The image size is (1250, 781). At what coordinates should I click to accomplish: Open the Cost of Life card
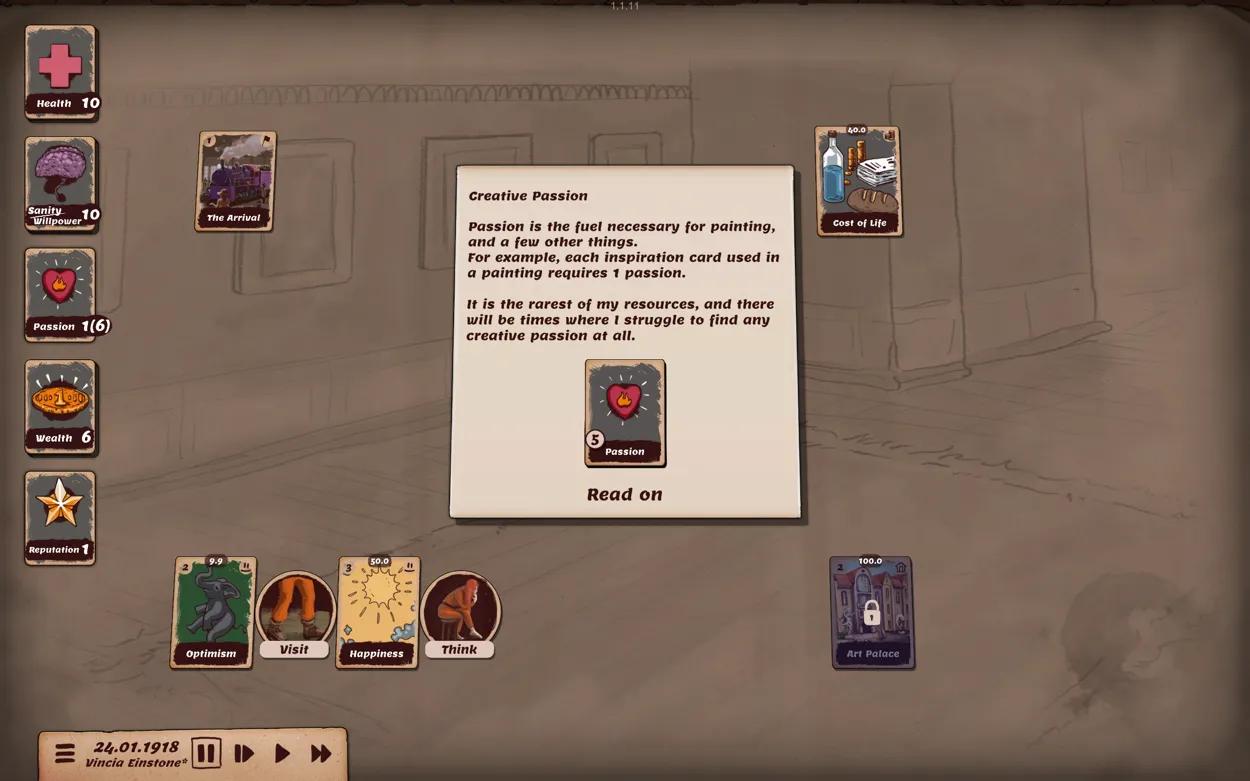click(x=858, y=181)
